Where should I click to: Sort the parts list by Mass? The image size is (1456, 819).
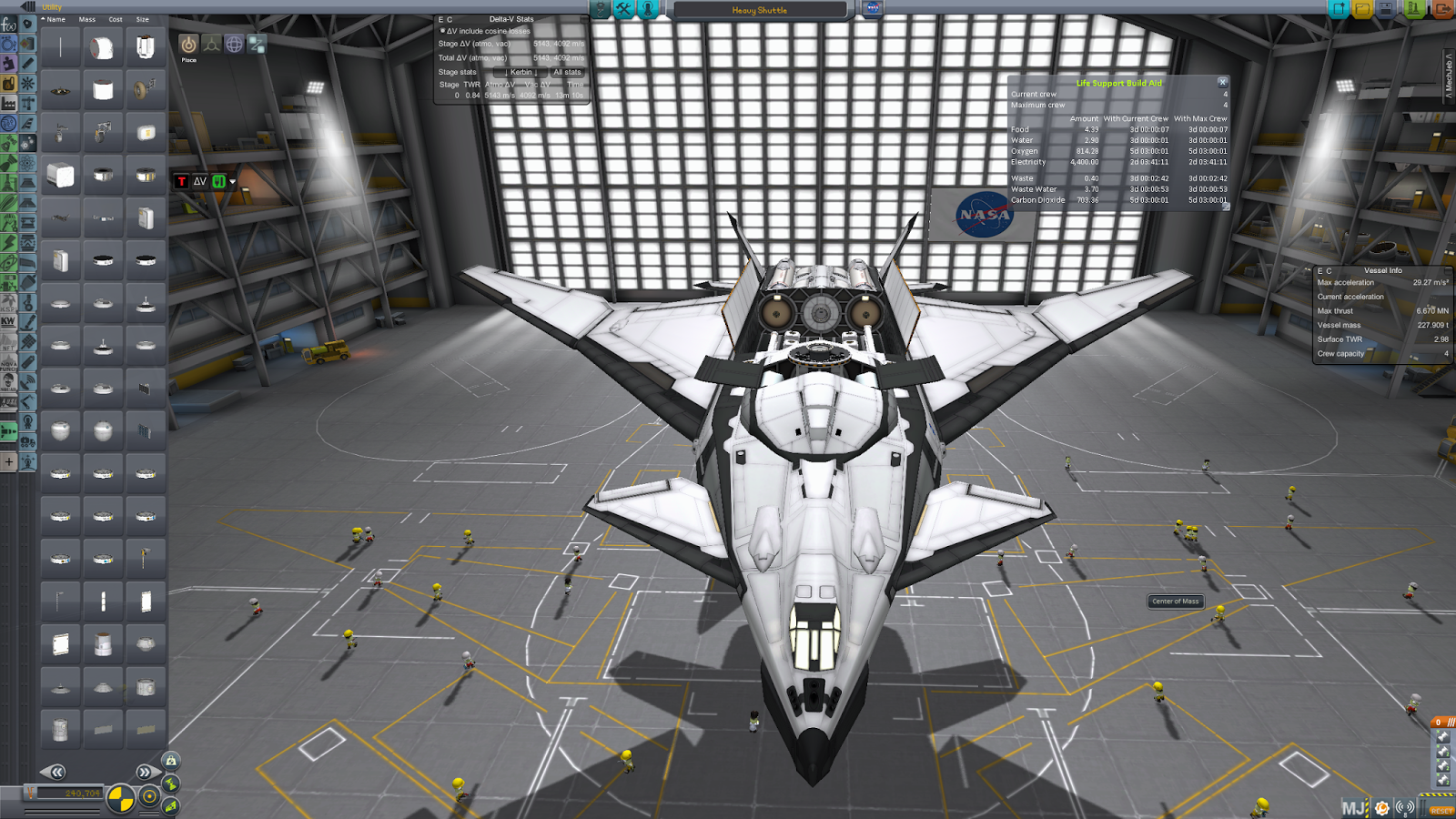click(x=86, y=18)
